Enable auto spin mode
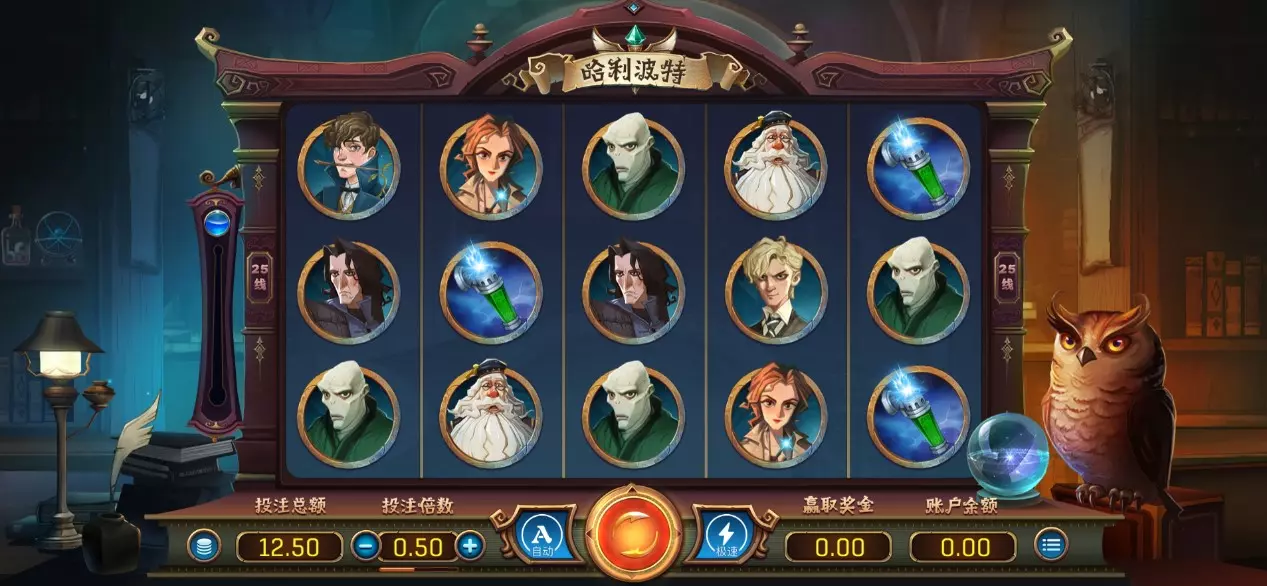The width and height of the screenshot is (1267, 586). [x=540, y=533]
